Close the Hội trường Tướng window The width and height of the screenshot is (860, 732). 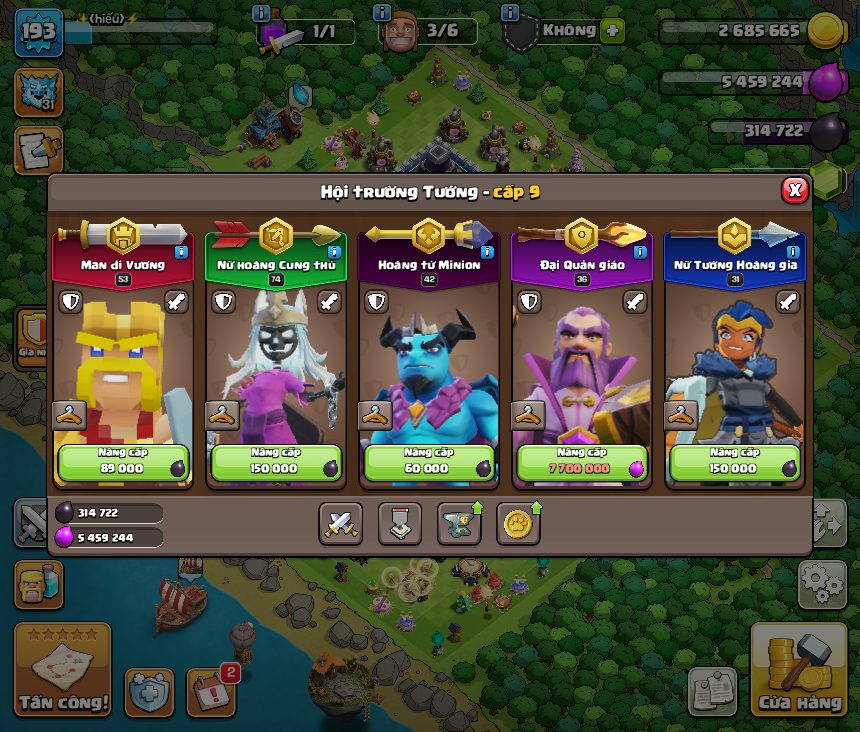794,190
